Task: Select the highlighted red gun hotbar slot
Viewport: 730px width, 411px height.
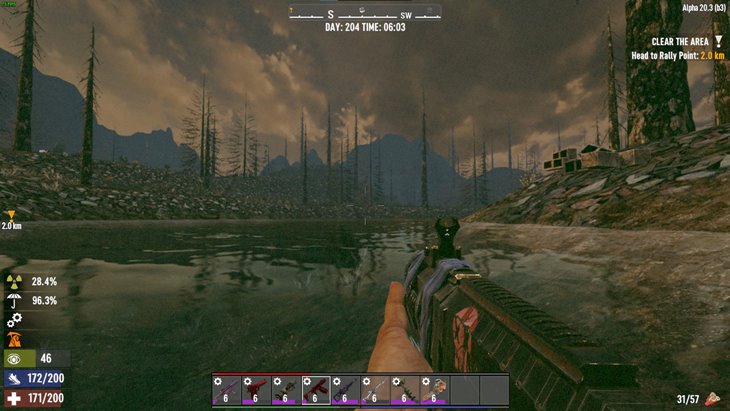Action: [316, 389]
